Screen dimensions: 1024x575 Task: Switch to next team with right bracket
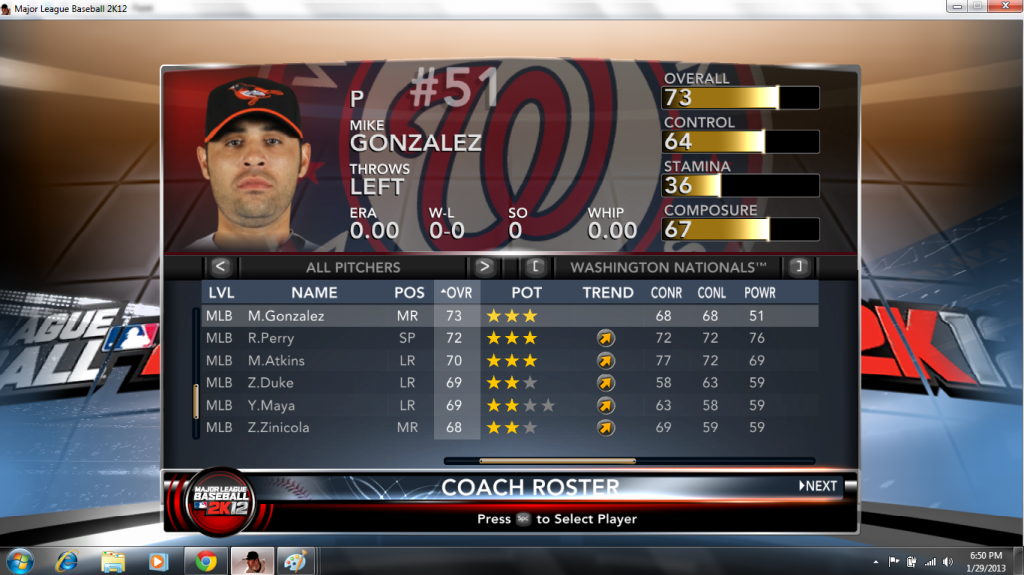pyautogui.click(x=797, y=267)
